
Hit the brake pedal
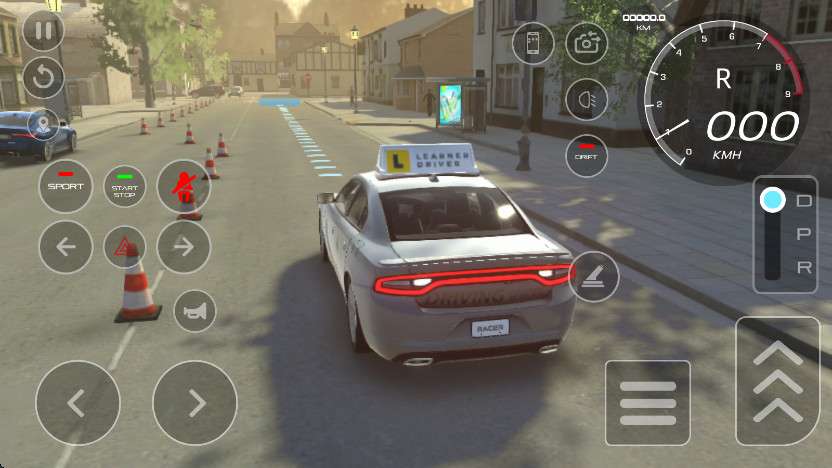click(x=648, y=403)
